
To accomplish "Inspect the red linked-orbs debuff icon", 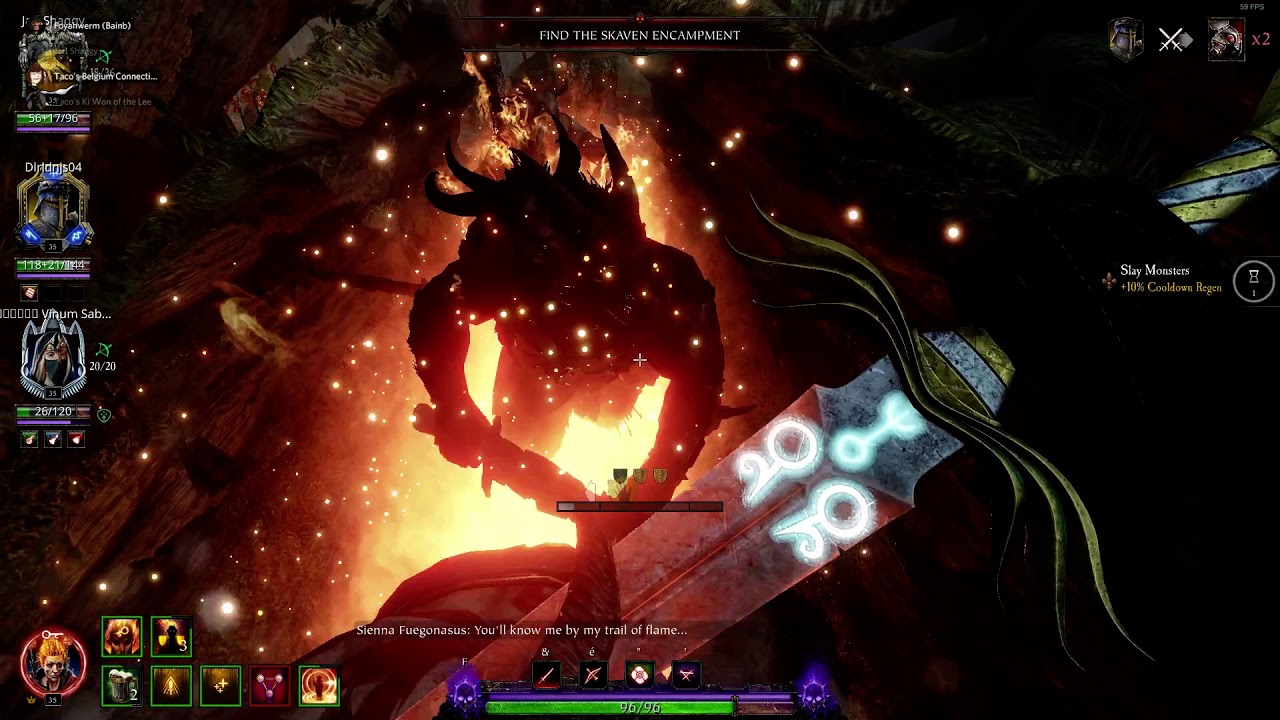I will coord(269,686).
